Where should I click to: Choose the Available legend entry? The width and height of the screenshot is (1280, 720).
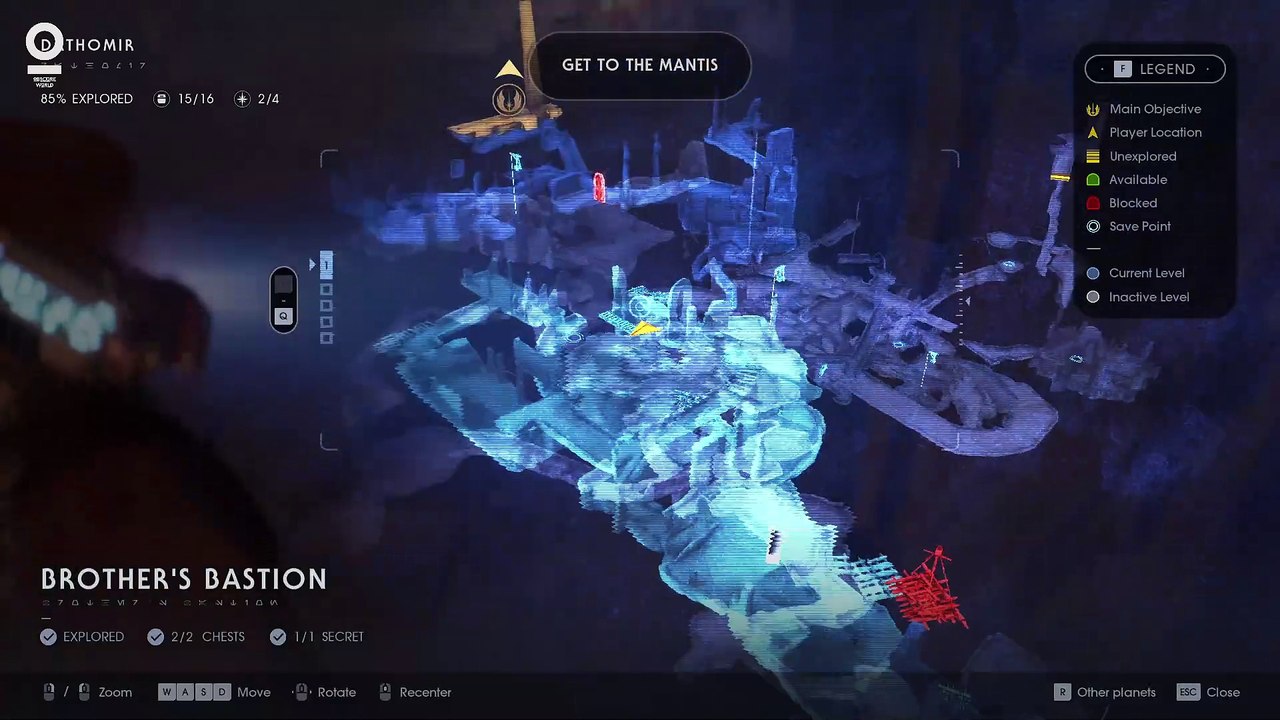1137,180
